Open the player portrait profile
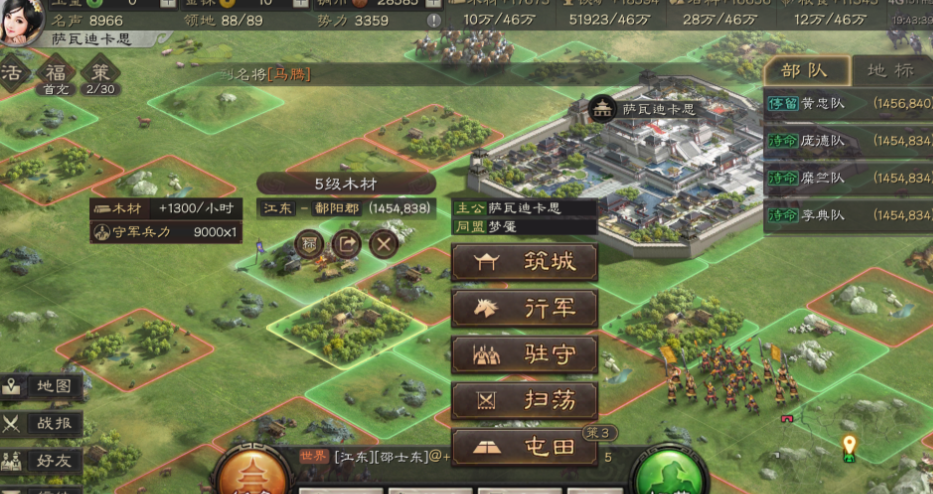Image resolution: width=933 pixels, height=494 pixels. (22, 16)
